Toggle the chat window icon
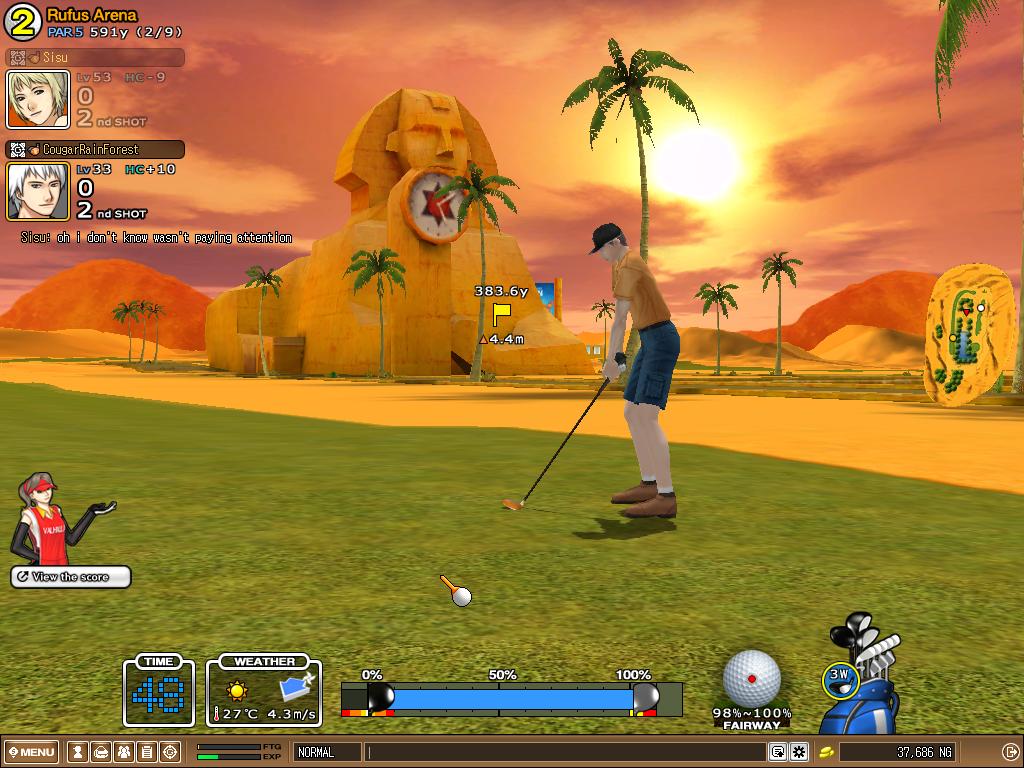This screenshot has width=1024, height=768. coord(777,752)
